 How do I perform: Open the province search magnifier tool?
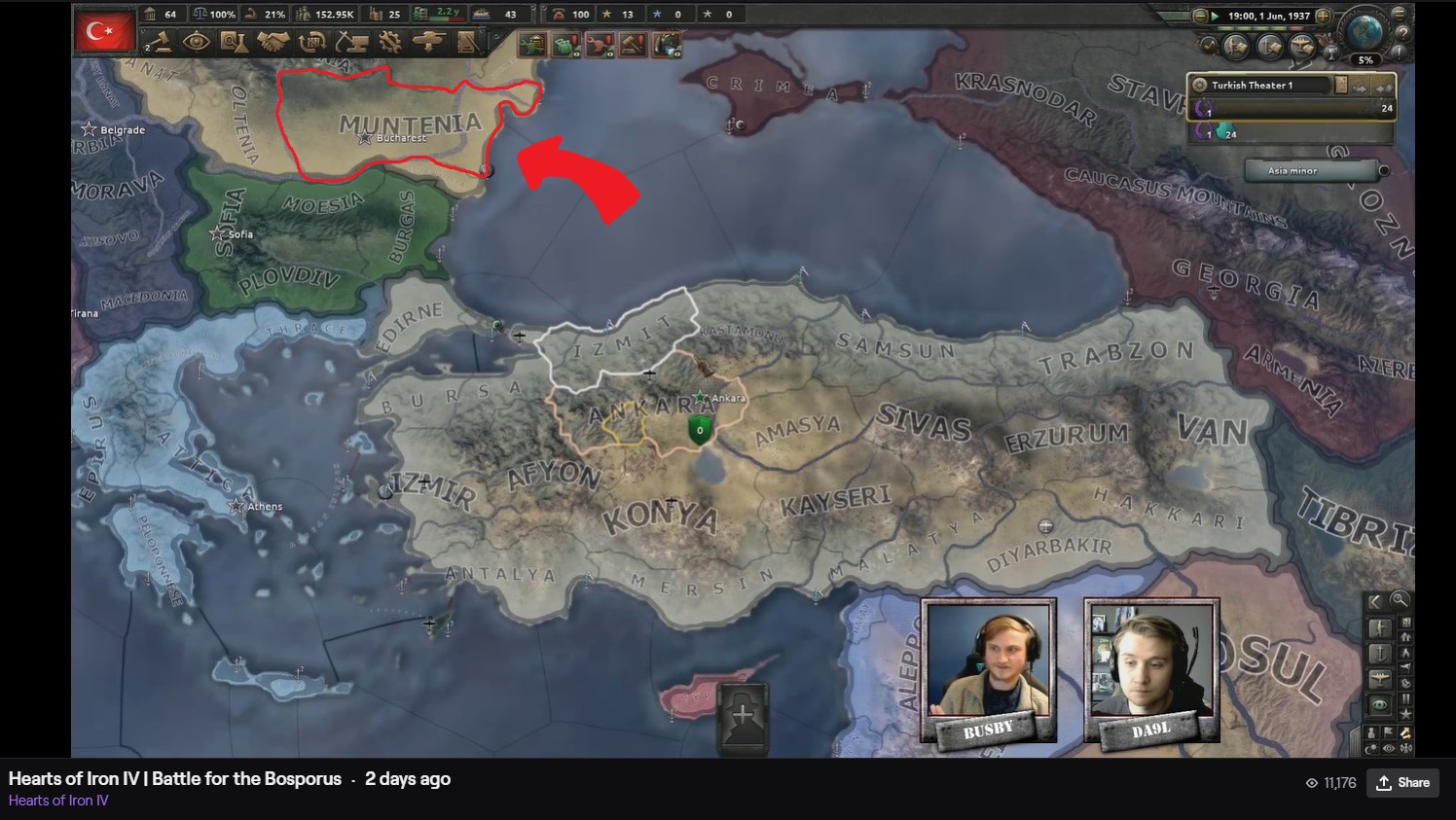[x=1400, y=601]
